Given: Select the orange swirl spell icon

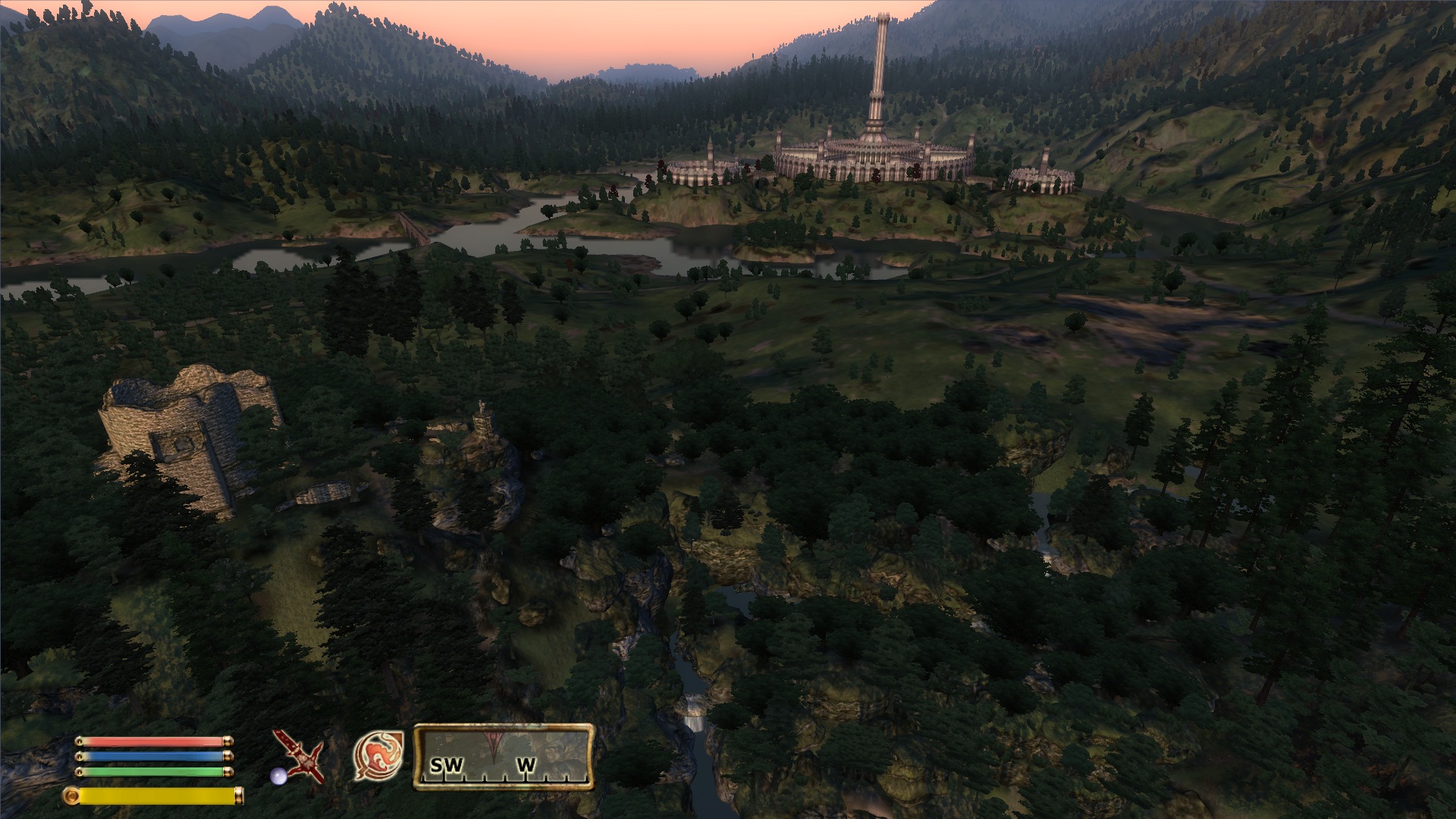Looking at the screenshot, I should tap(378, 755).
